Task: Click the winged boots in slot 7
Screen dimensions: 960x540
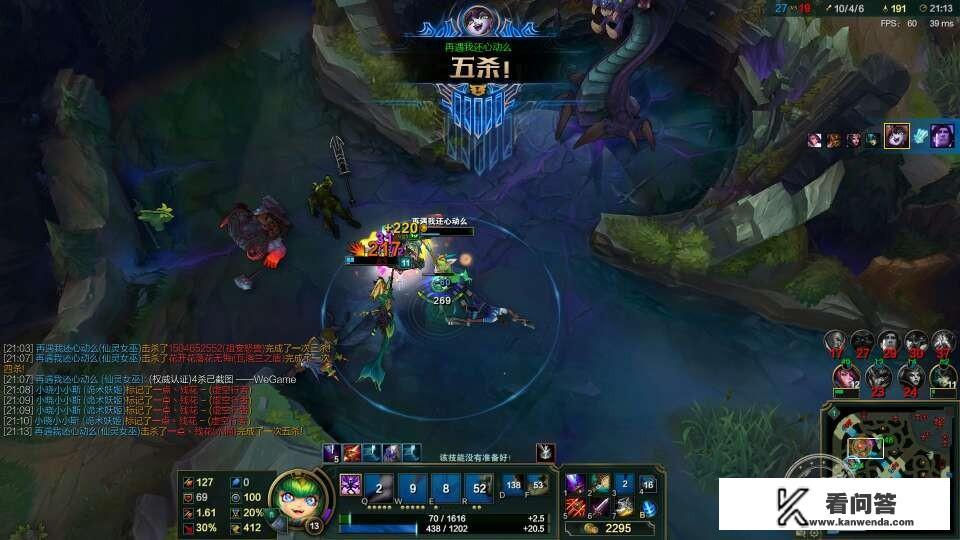Action: pos(624,507)
